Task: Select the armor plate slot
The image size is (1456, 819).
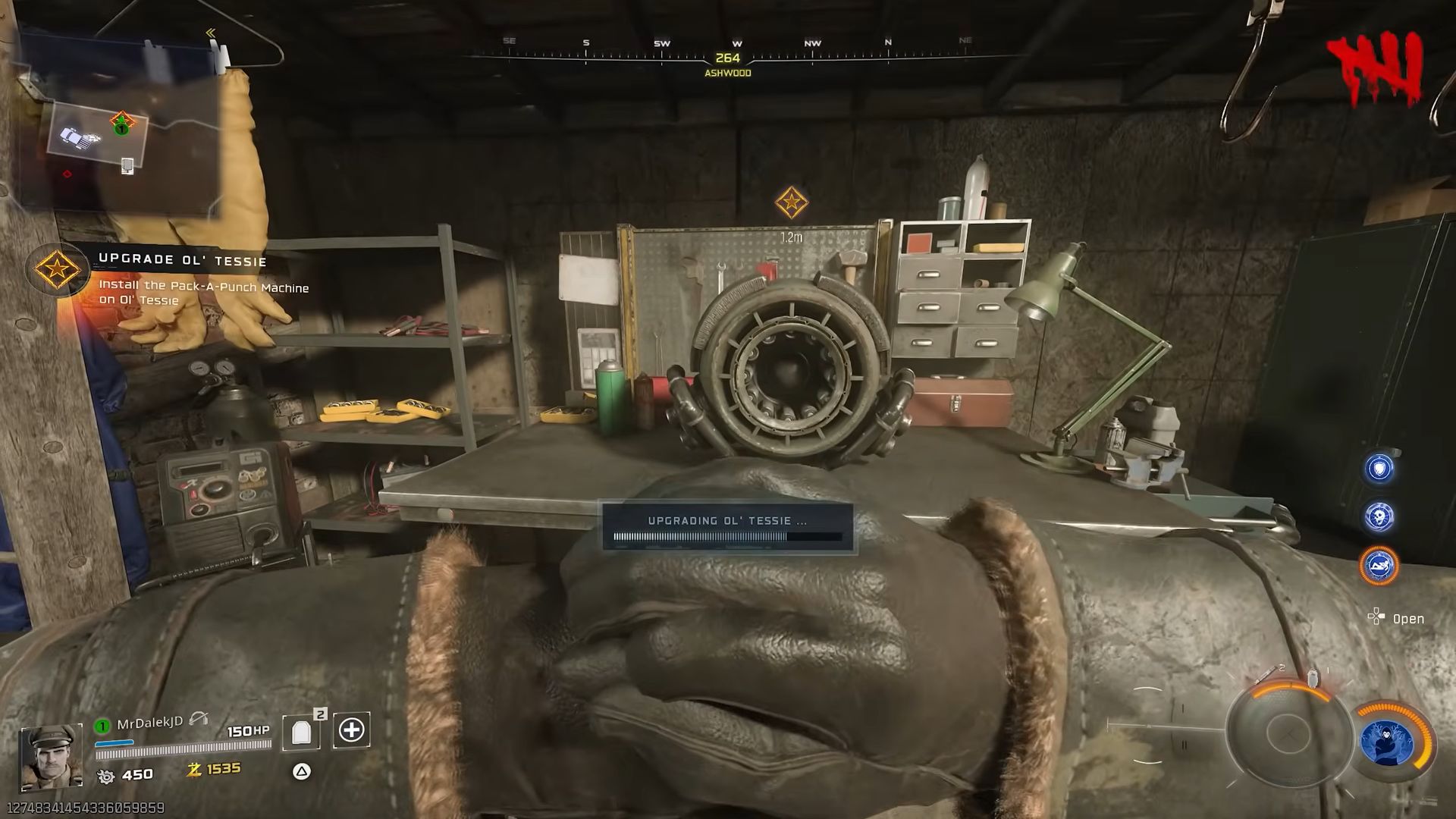Action: click(x=302, y=732)
